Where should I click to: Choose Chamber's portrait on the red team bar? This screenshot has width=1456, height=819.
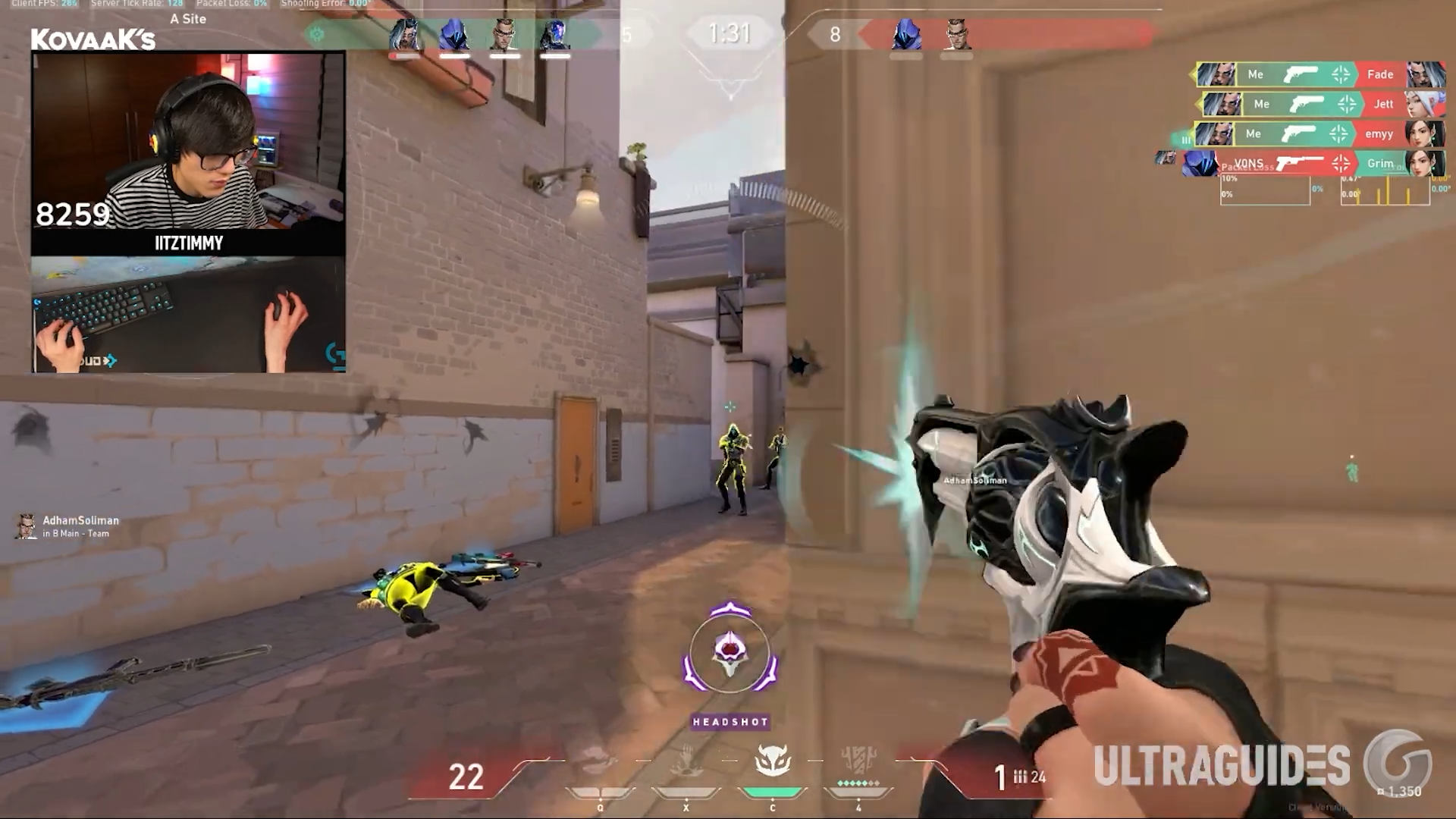956,36
